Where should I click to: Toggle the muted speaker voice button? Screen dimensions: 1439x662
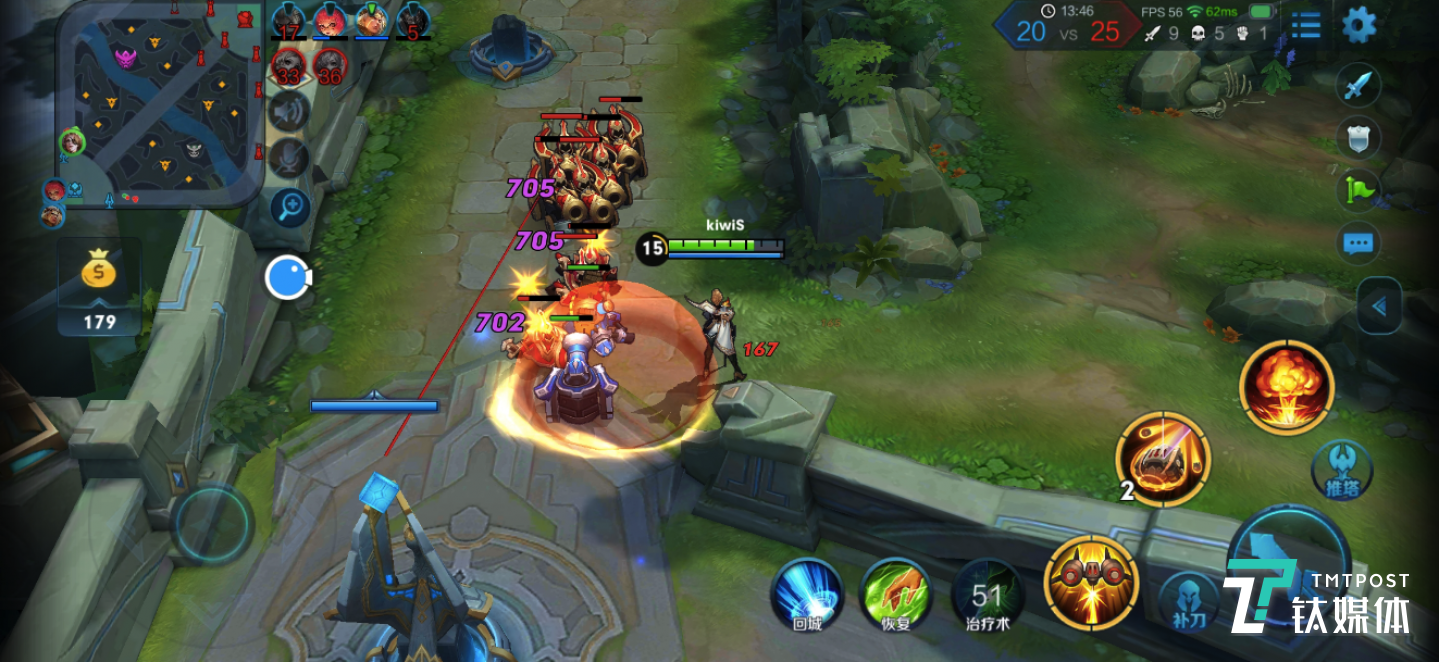288,111
